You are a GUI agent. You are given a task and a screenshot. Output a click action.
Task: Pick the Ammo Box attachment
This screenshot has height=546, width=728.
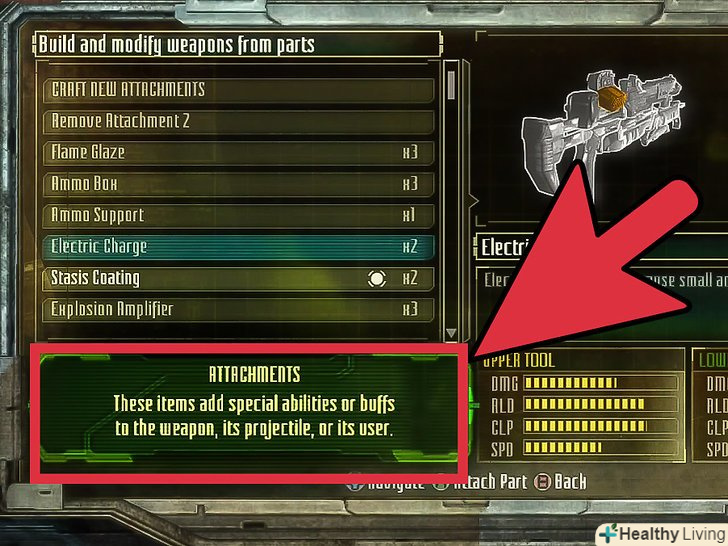pos(240,184)
